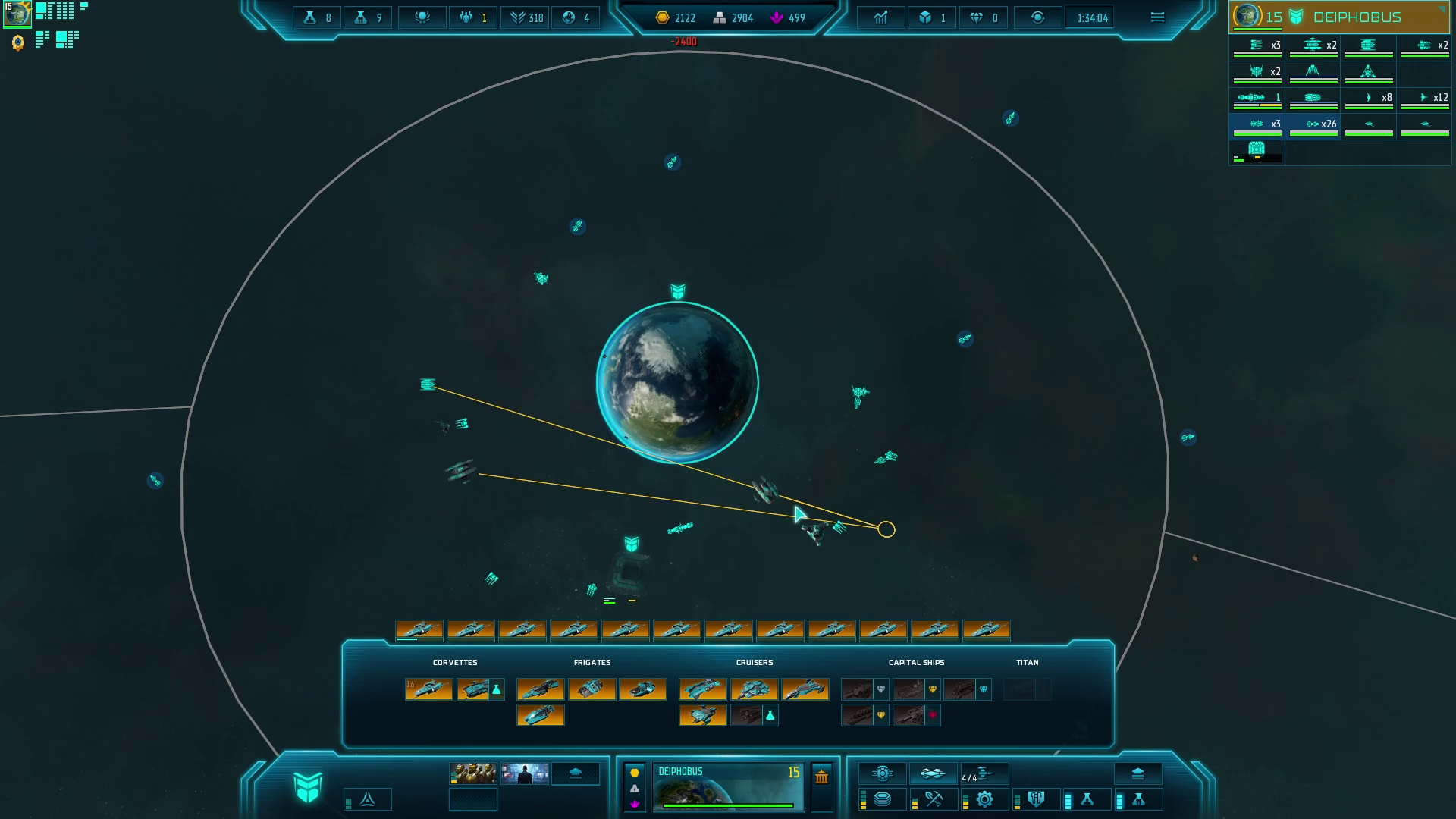
Task: Open the gear industry build category
Action: pos(984,799)
